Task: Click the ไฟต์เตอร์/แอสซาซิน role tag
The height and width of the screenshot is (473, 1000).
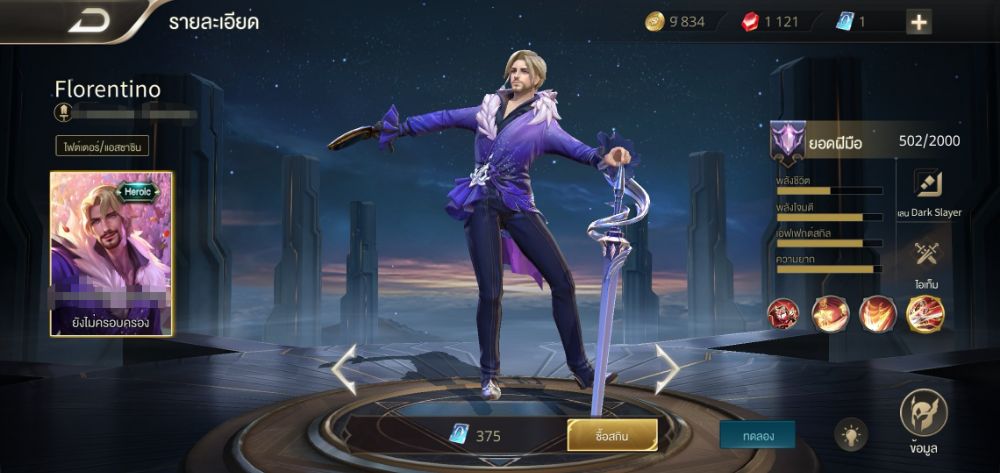Action: click(102, 147)
